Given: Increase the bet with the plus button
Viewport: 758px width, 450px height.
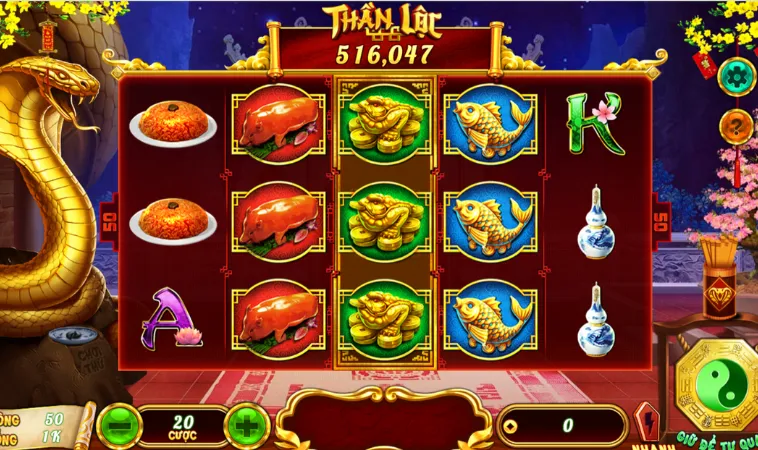Looking at the screenshot, I should [246, 425].
